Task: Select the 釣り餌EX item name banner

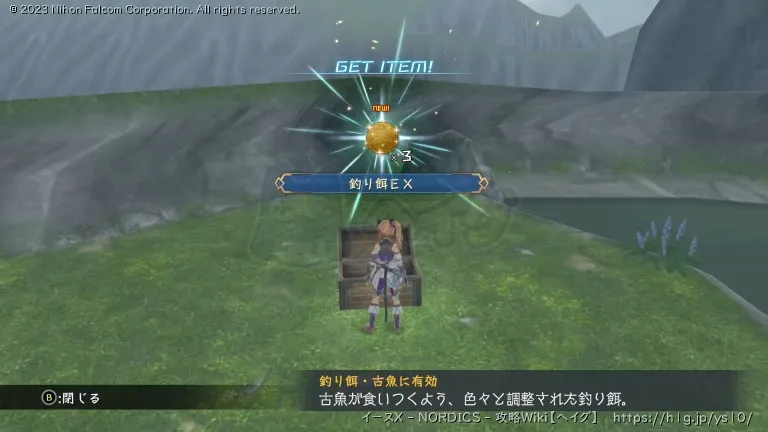Action: click(x=383, y=183)
